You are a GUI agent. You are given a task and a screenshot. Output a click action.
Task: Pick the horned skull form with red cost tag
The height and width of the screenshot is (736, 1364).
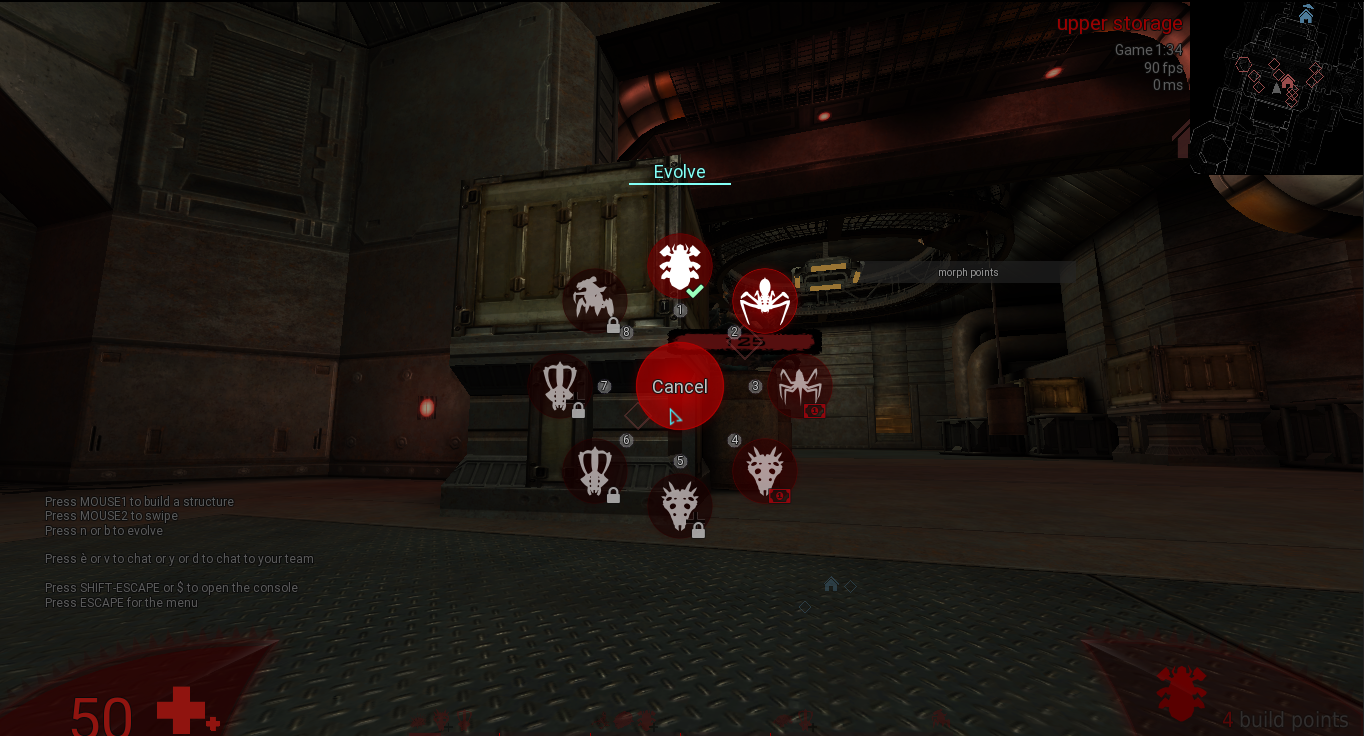(x=765, y=471)
